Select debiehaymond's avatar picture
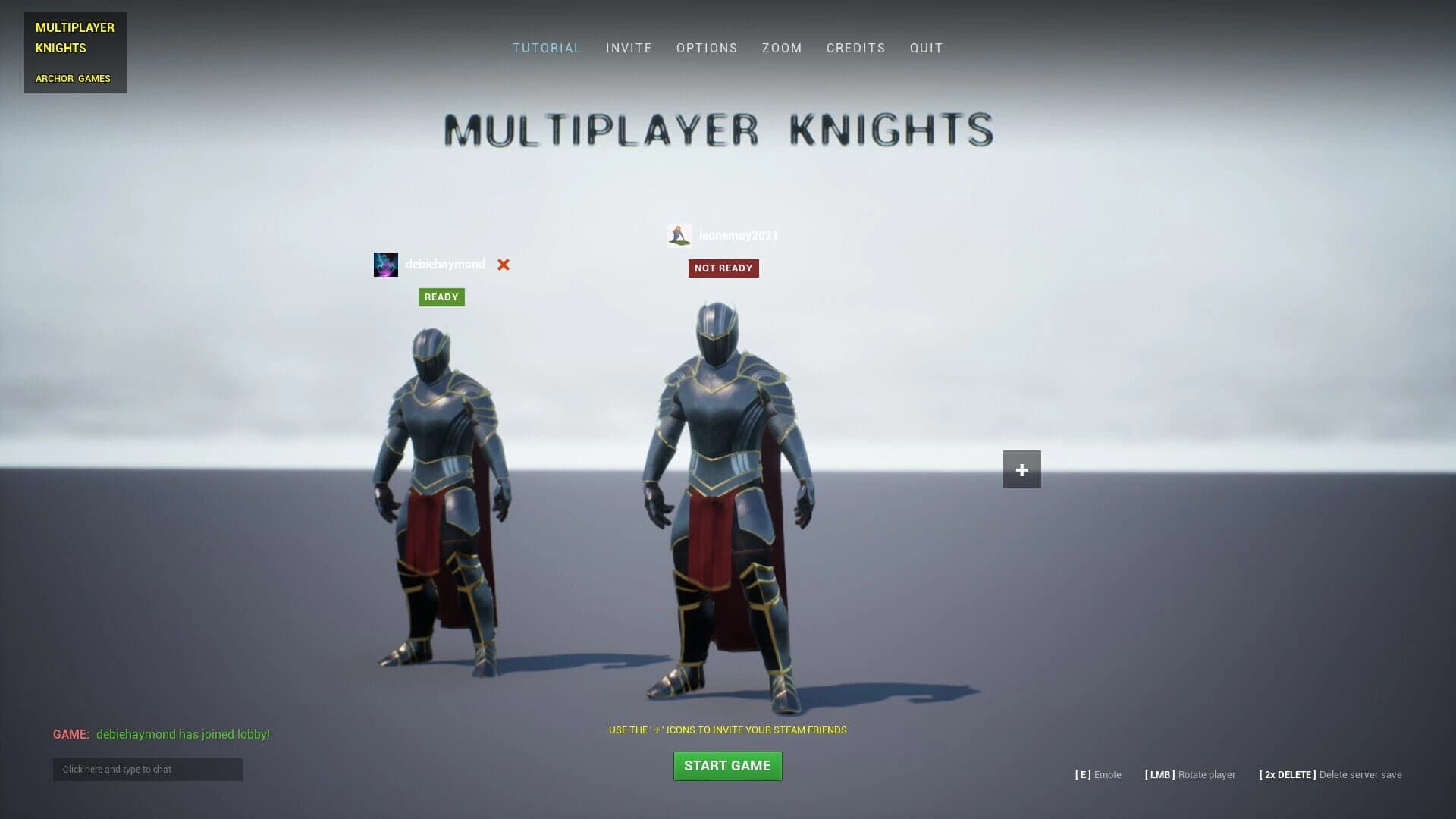The width and height of the screenshot is (1456, 819). point(385,264)
